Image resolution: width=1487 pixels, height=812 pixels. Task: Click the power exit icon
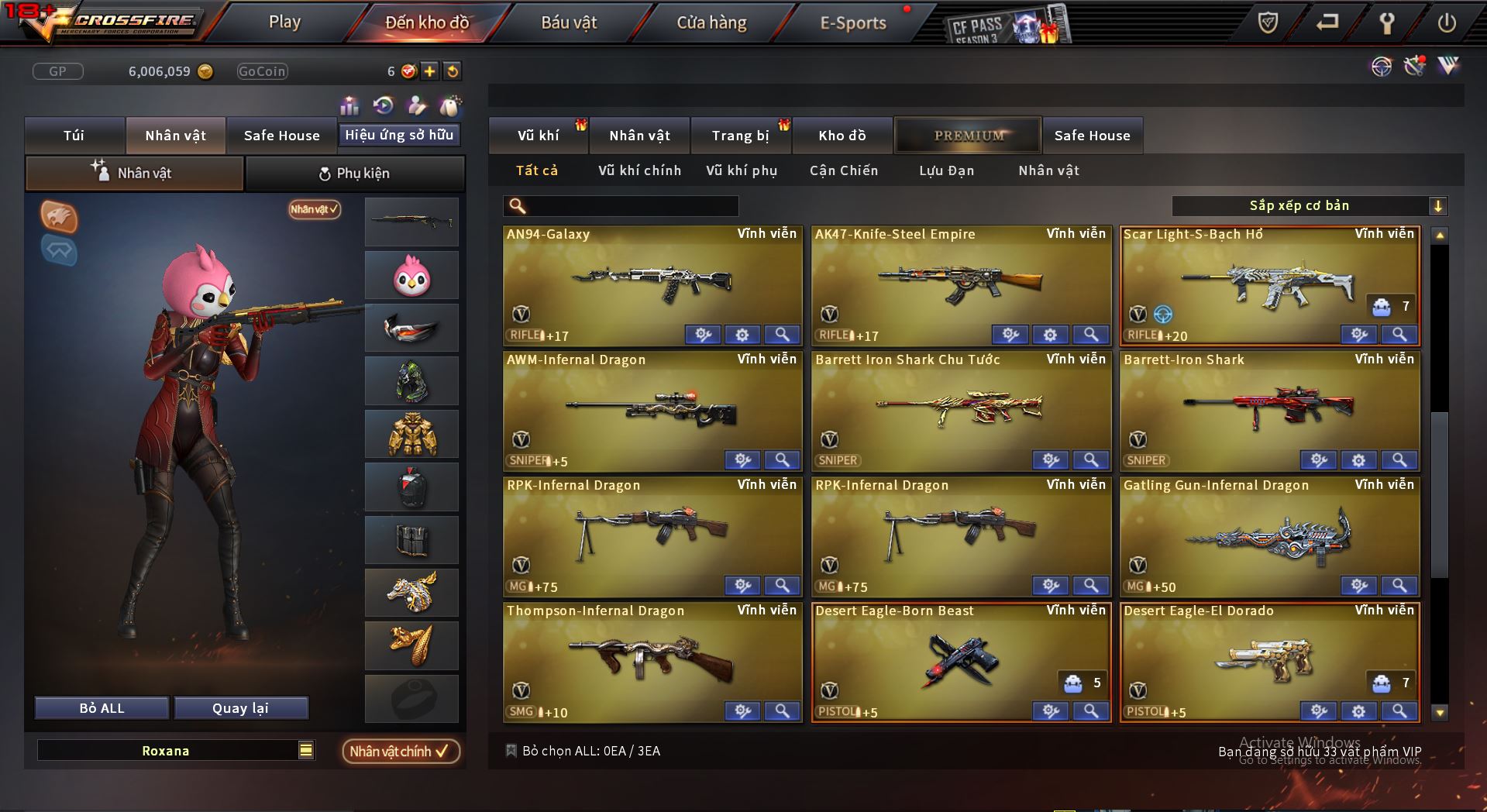pyautogui.click(x=1446, y=23)
